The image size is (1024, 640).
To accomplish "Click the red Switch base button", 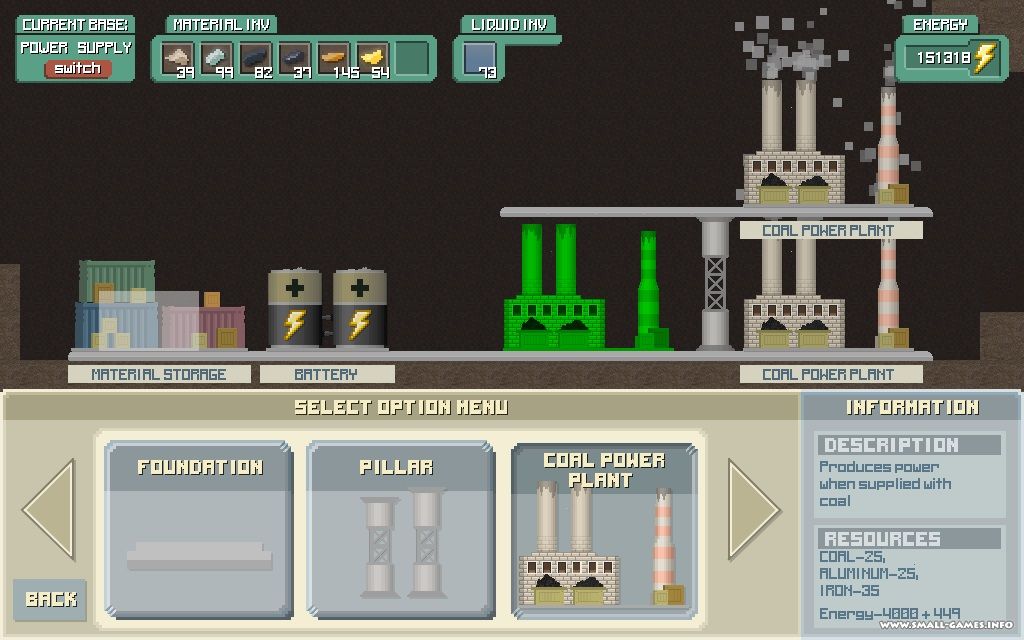I will click(77, 68).
